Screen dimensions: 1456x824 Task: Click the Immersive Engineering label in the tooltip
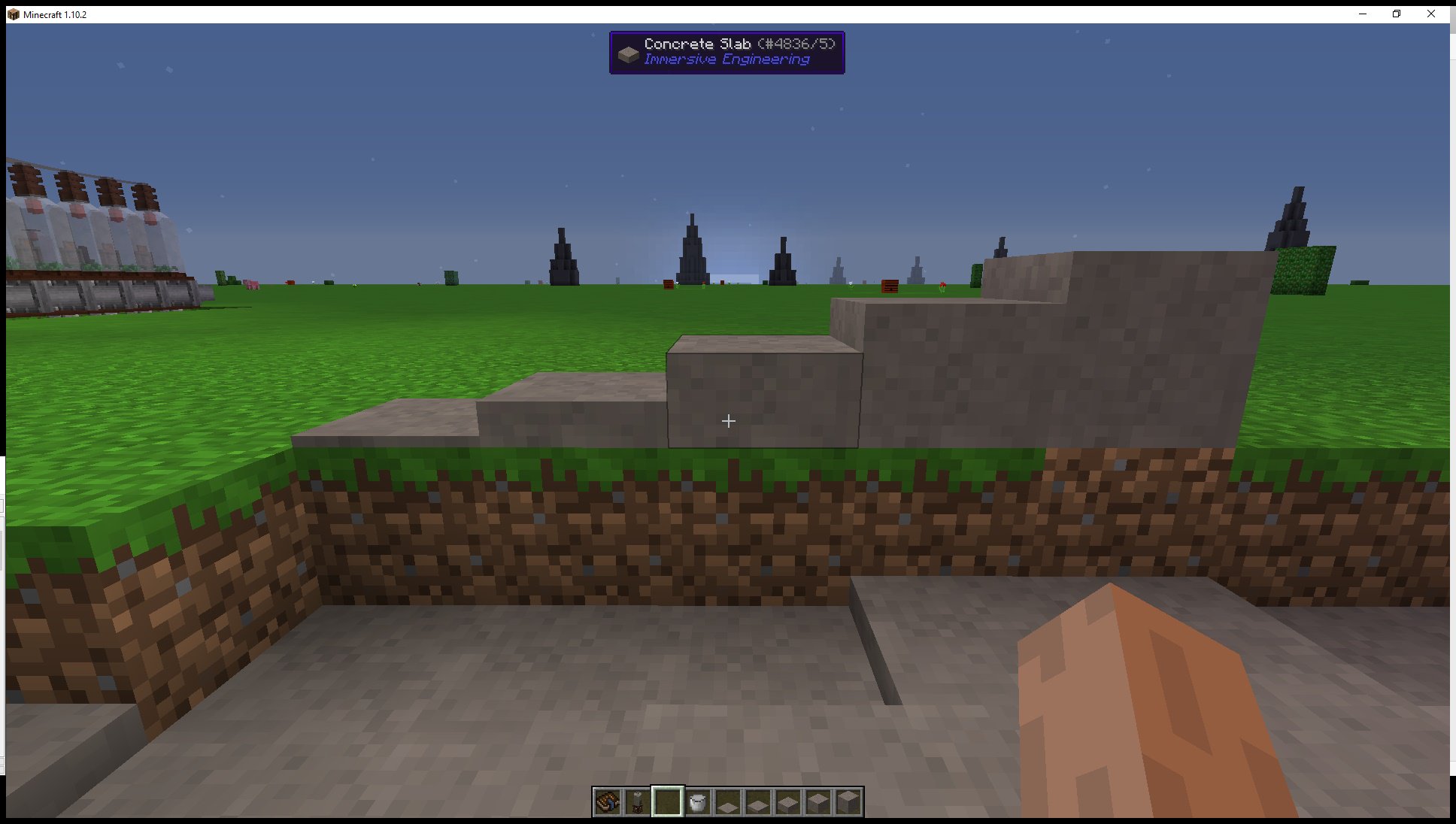tap(726, 59)
